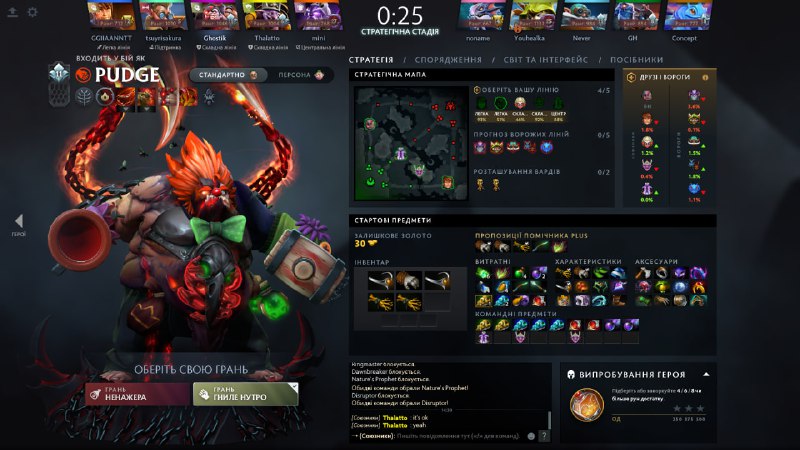Open info icon on Друзі і вороги panel
Screen dimensions: 800x450
pyautogui.click(x=705, y=76)
